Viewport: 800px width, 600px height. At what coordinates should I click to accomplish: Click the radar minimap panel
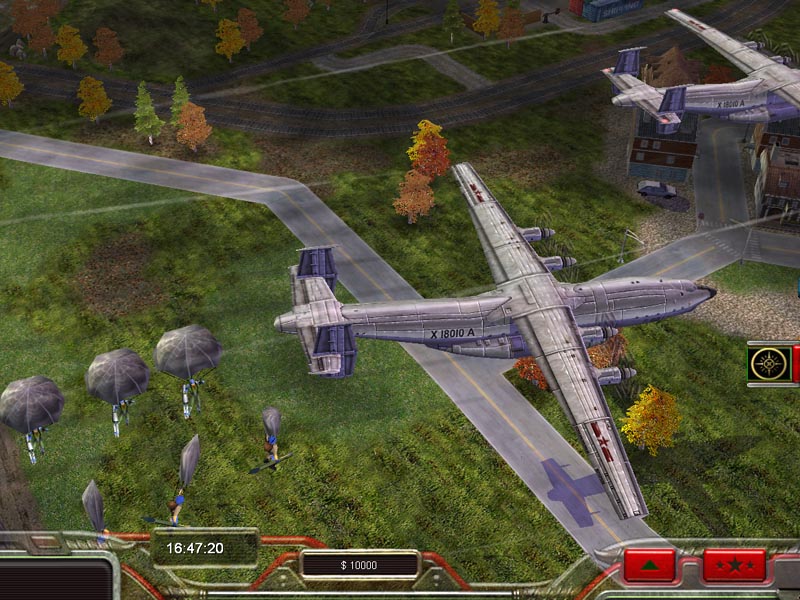point(55,580)
